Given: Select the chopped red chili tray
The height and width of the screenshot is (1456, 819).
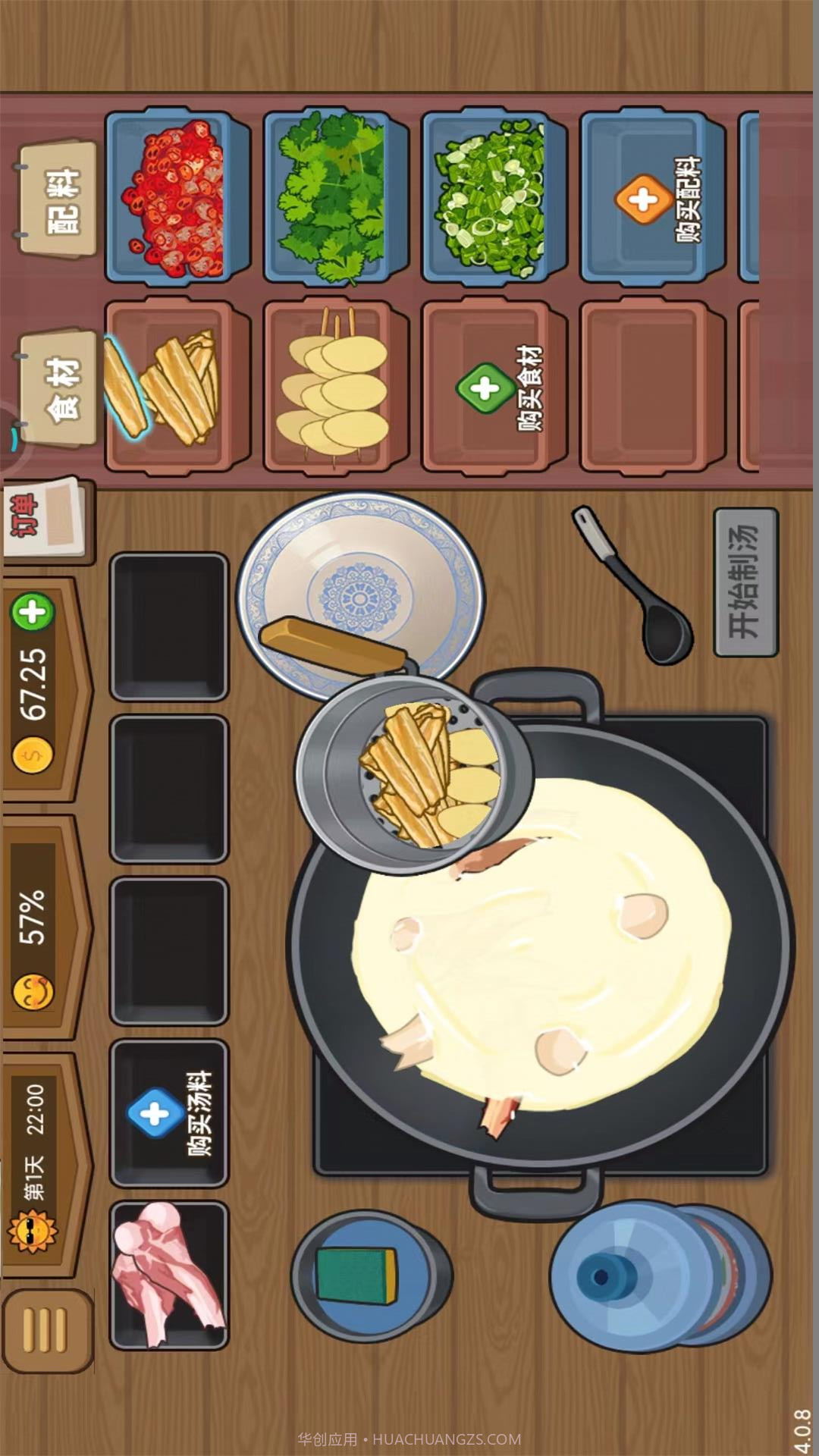Looking at the screenshot, I should pyautogui.click(x=178, y=197).
